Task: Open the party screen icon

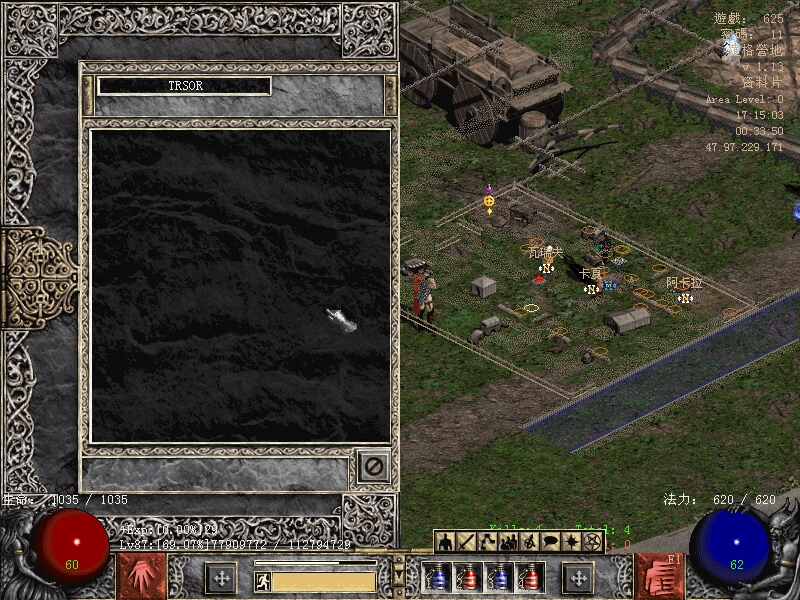Action: point(509,542)
